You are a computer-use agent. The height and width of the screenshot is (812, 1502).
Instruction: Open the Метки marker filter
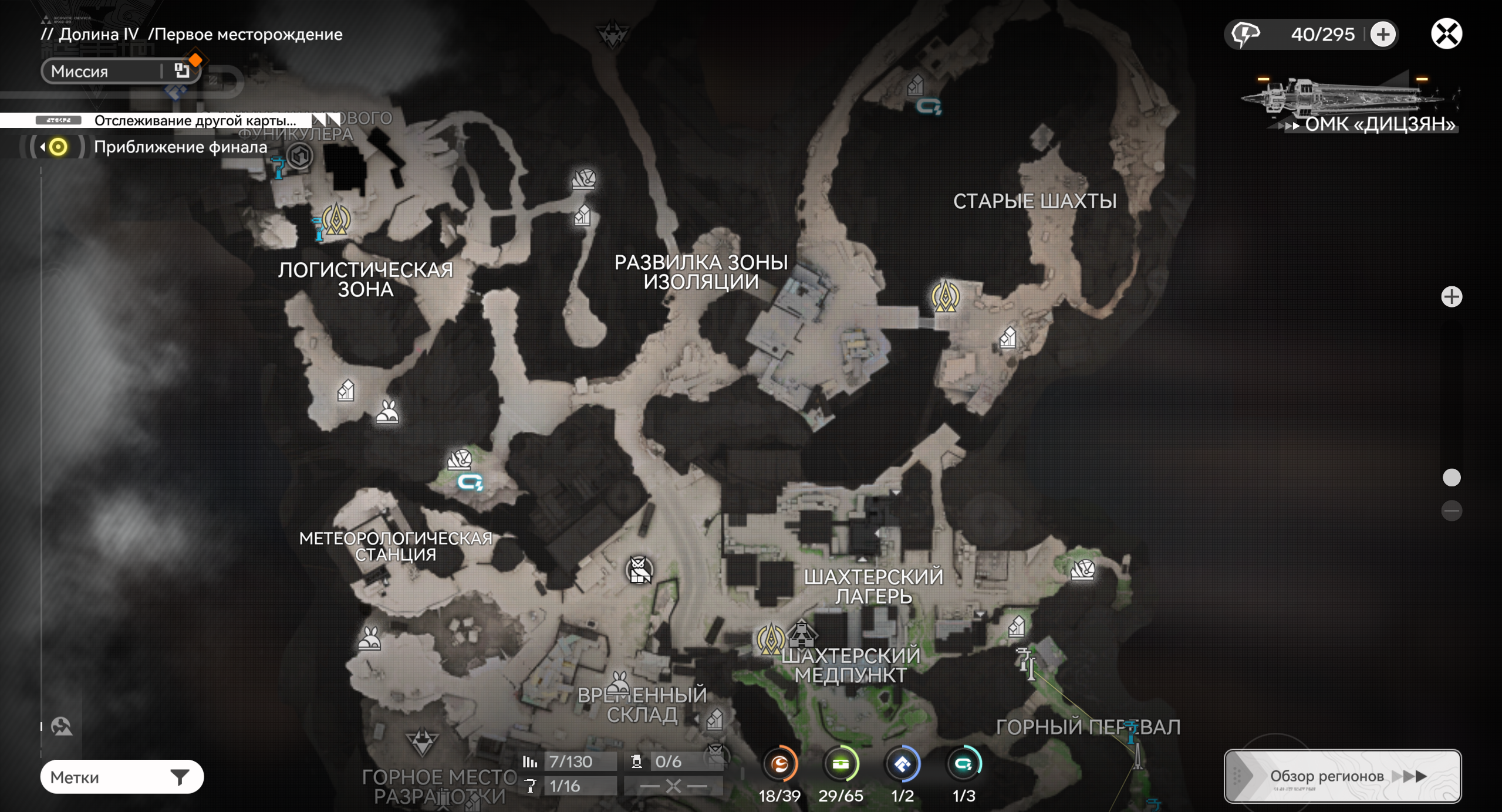coord(121,777)
